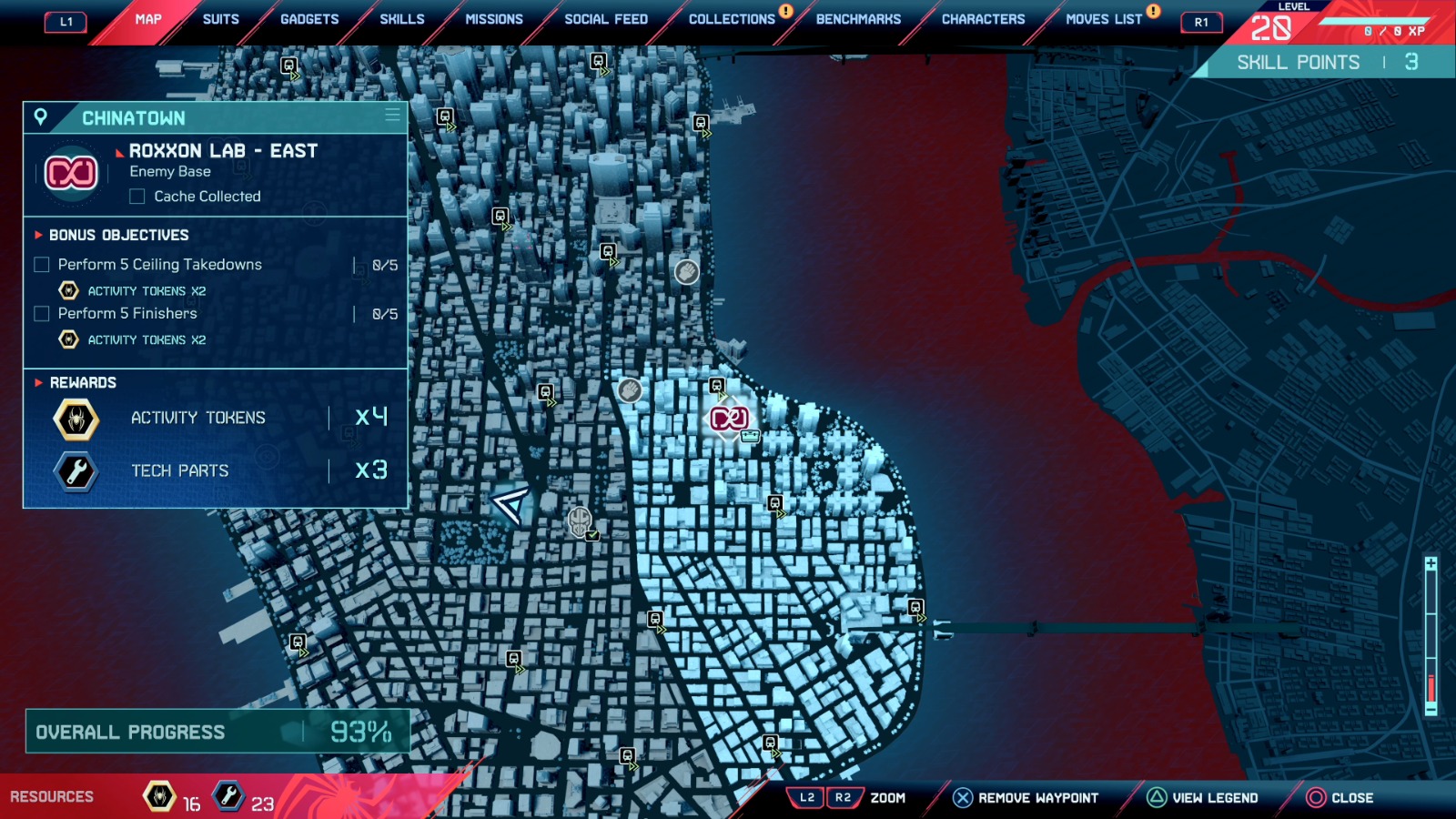
Task: Open the hamburger menu on the Chinatown panel
Action: coord(391,116)
